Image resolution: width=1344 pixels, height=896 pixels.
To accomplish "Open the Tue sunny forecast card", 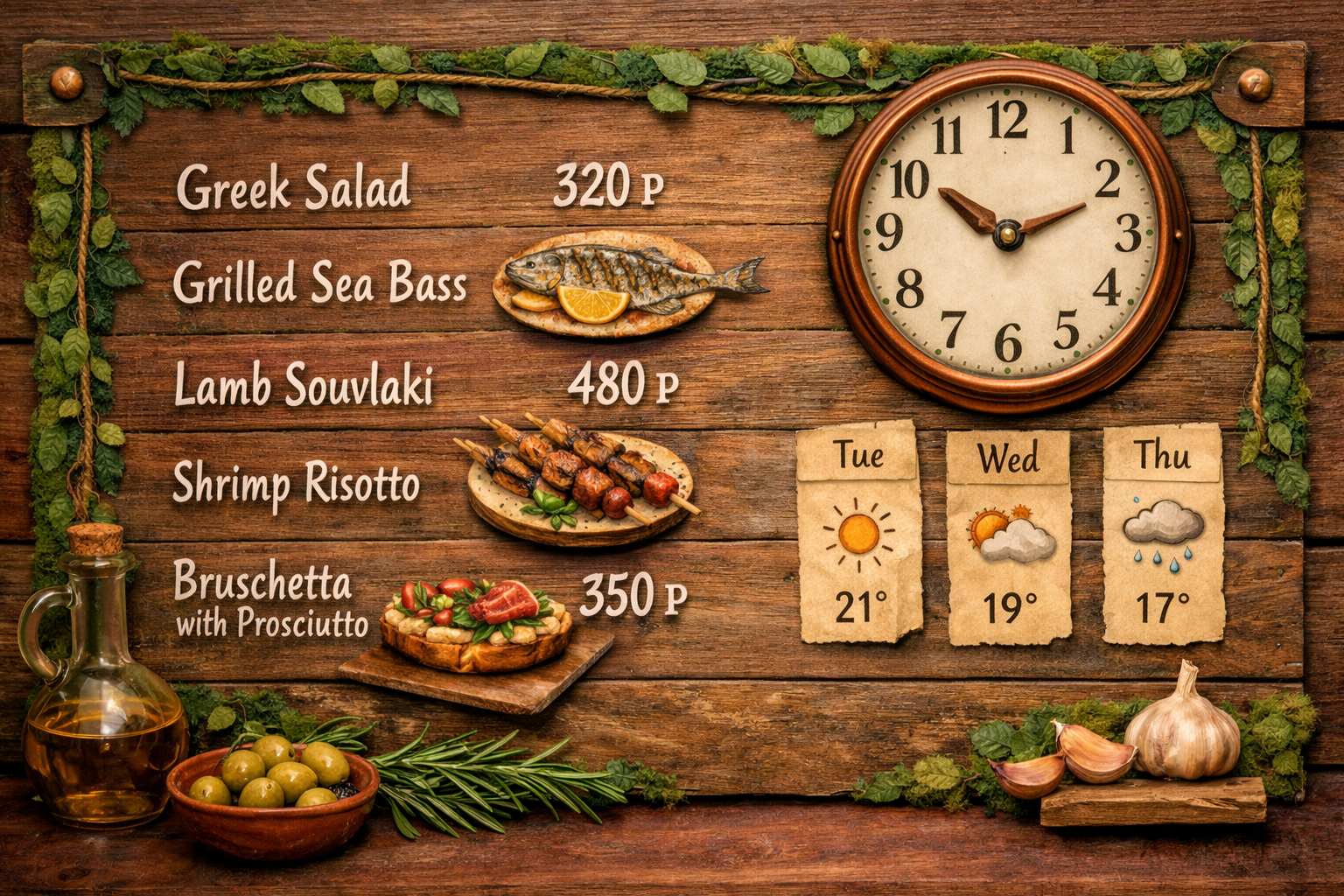I will 859,532.
